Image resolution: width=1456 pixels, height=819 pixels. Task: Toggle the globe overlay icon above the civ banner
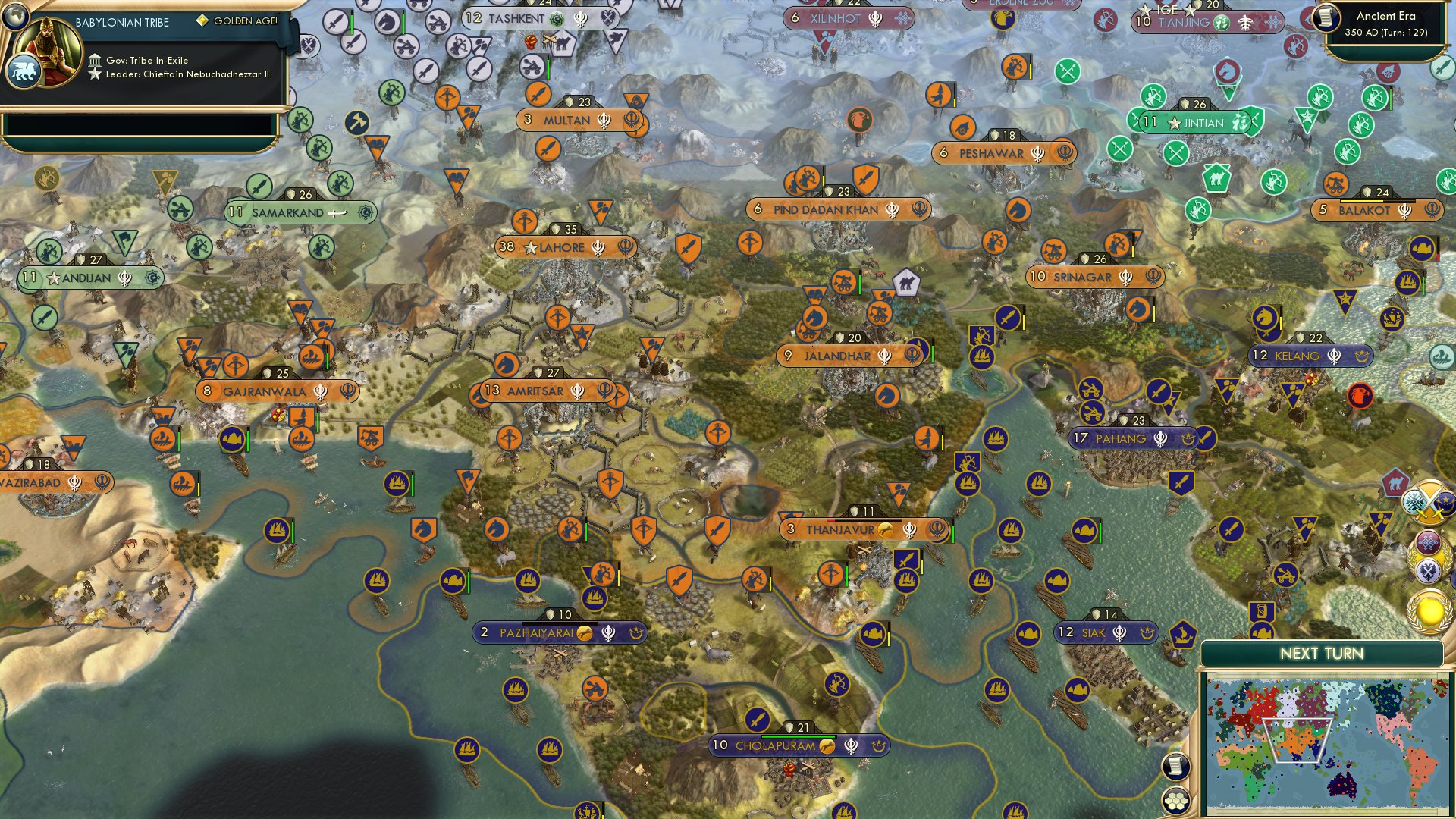pos(16,16)
